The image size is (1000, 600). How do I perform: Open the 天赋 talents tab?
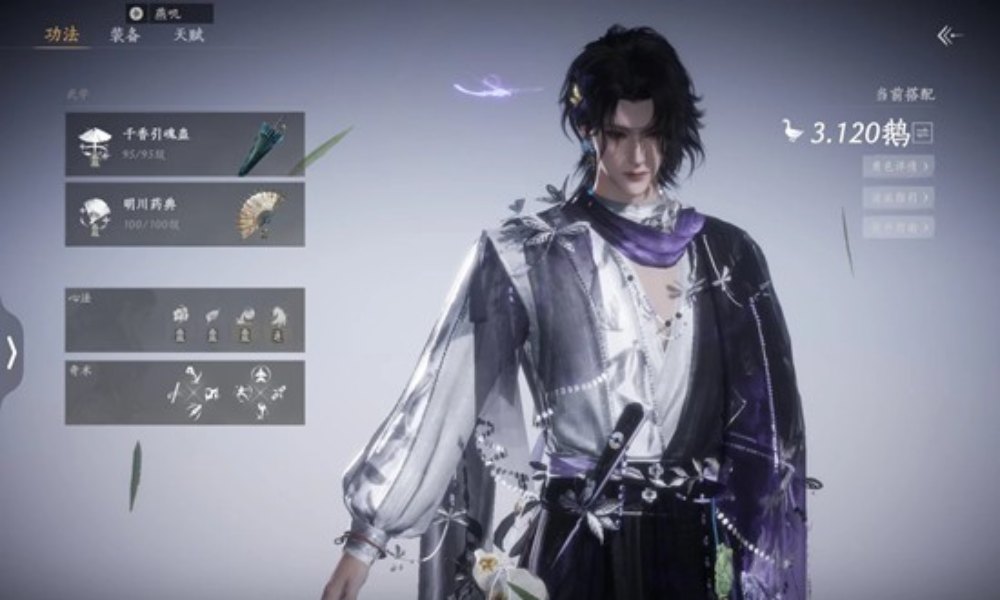point(188,35)
